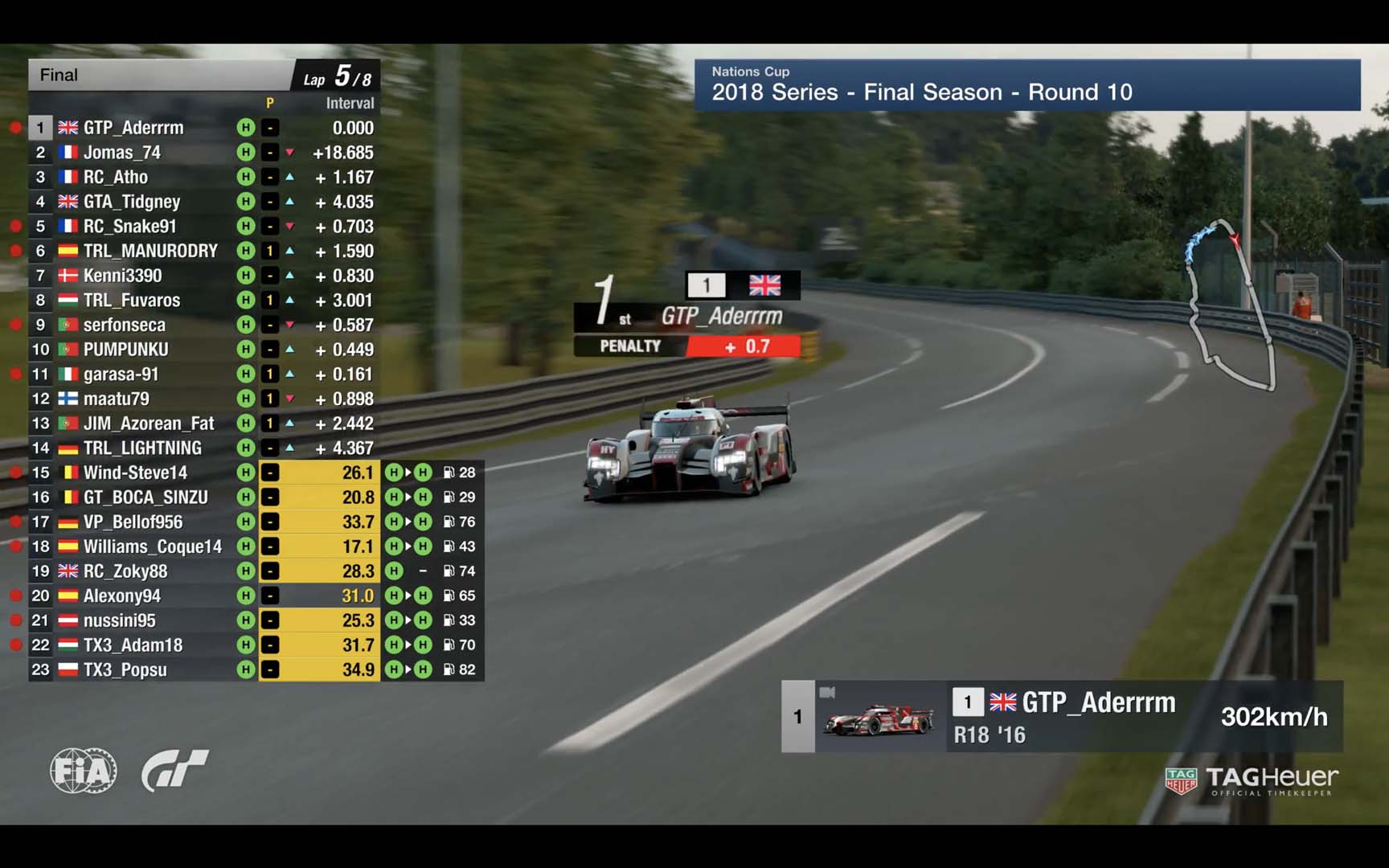Select serfonseca's leaderboard row
The width and height of the screenshot is (1389, 868).
click(x=125, y=325)
